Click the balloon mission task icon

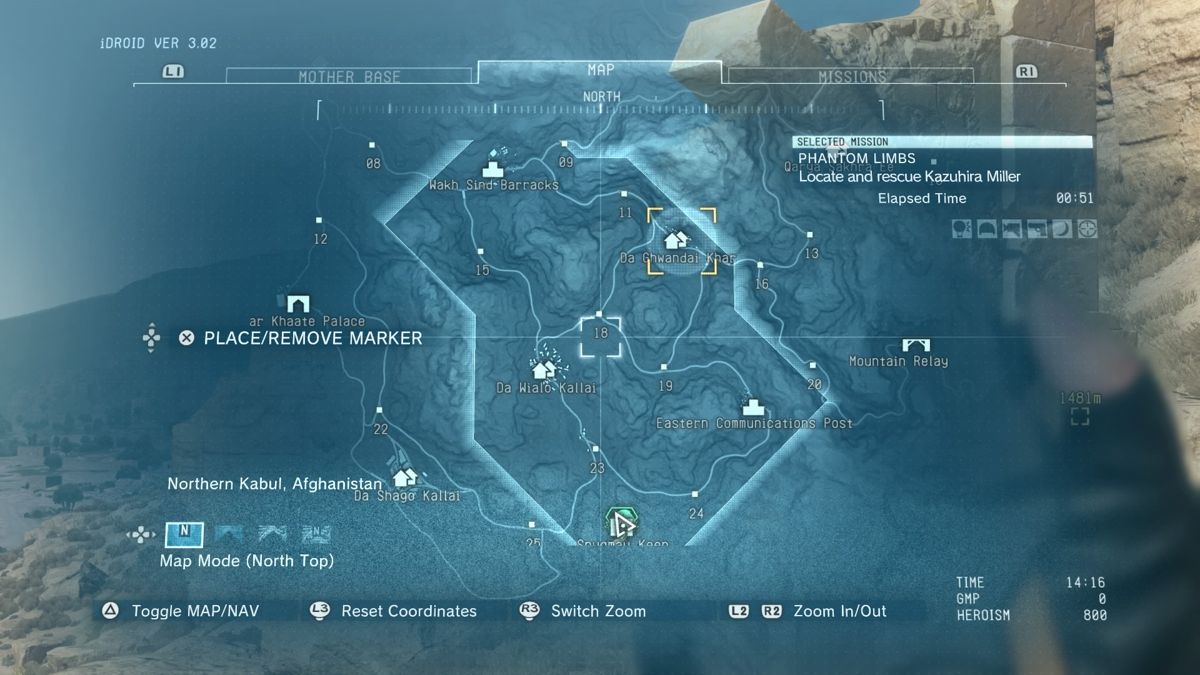coord(960,229)
